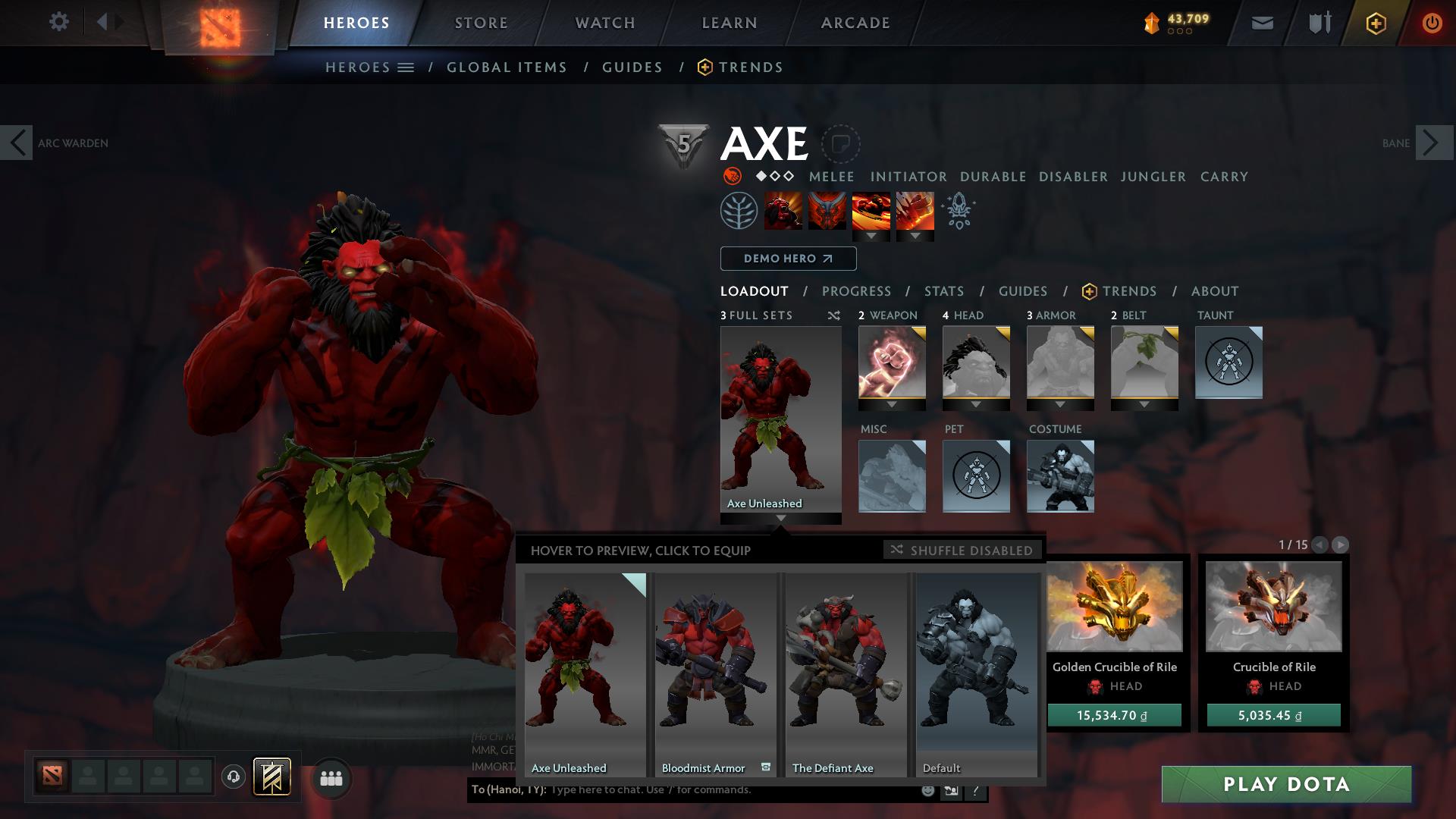This screenshot has width=1456, height=819.
Task: Click the teams icon near party slots
Action: click(x=331, y=777)
